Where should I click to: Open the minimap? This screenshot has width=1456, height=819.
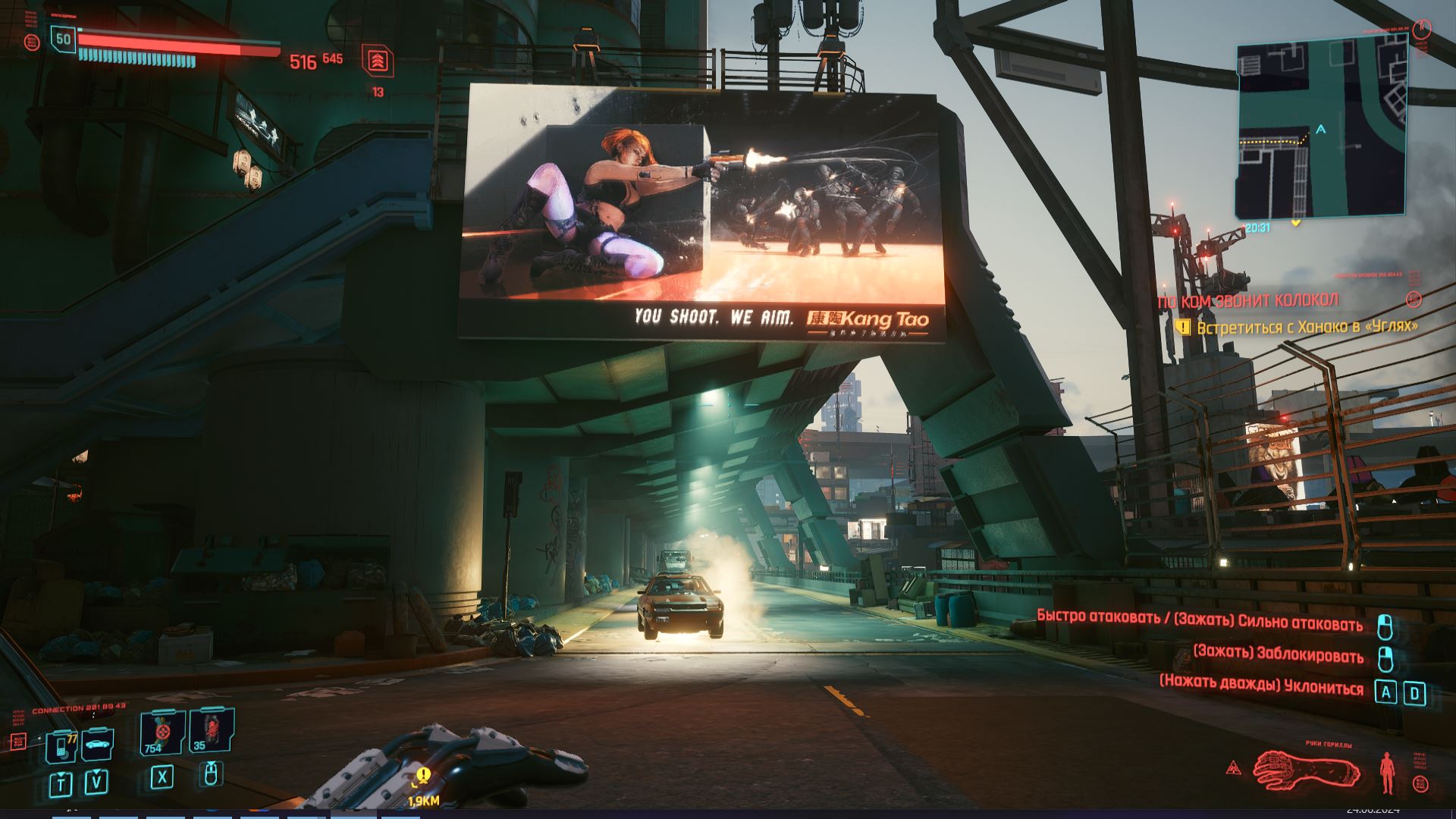pos(1321,130)
